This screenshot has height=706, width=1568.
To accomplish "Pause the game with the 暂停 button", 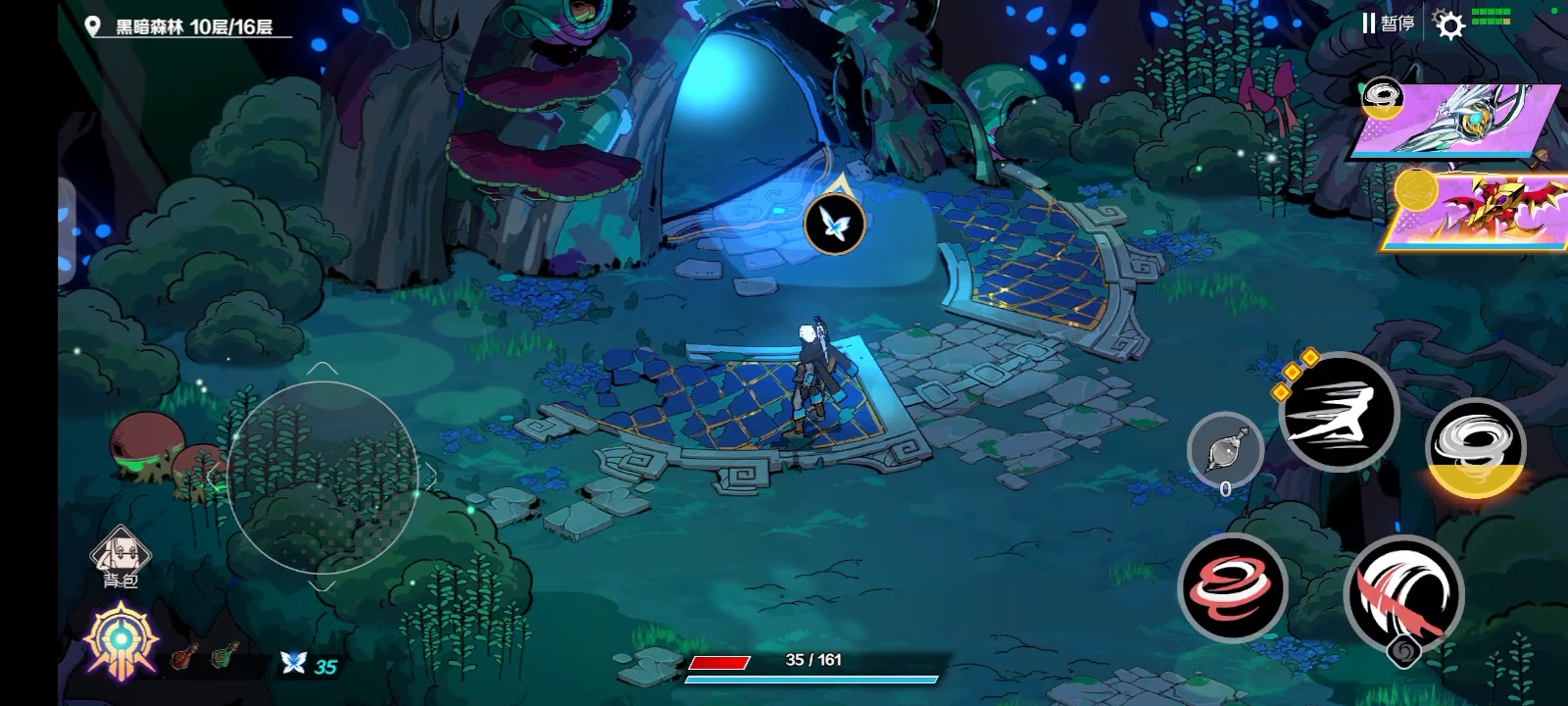I will pos(1388,24).
